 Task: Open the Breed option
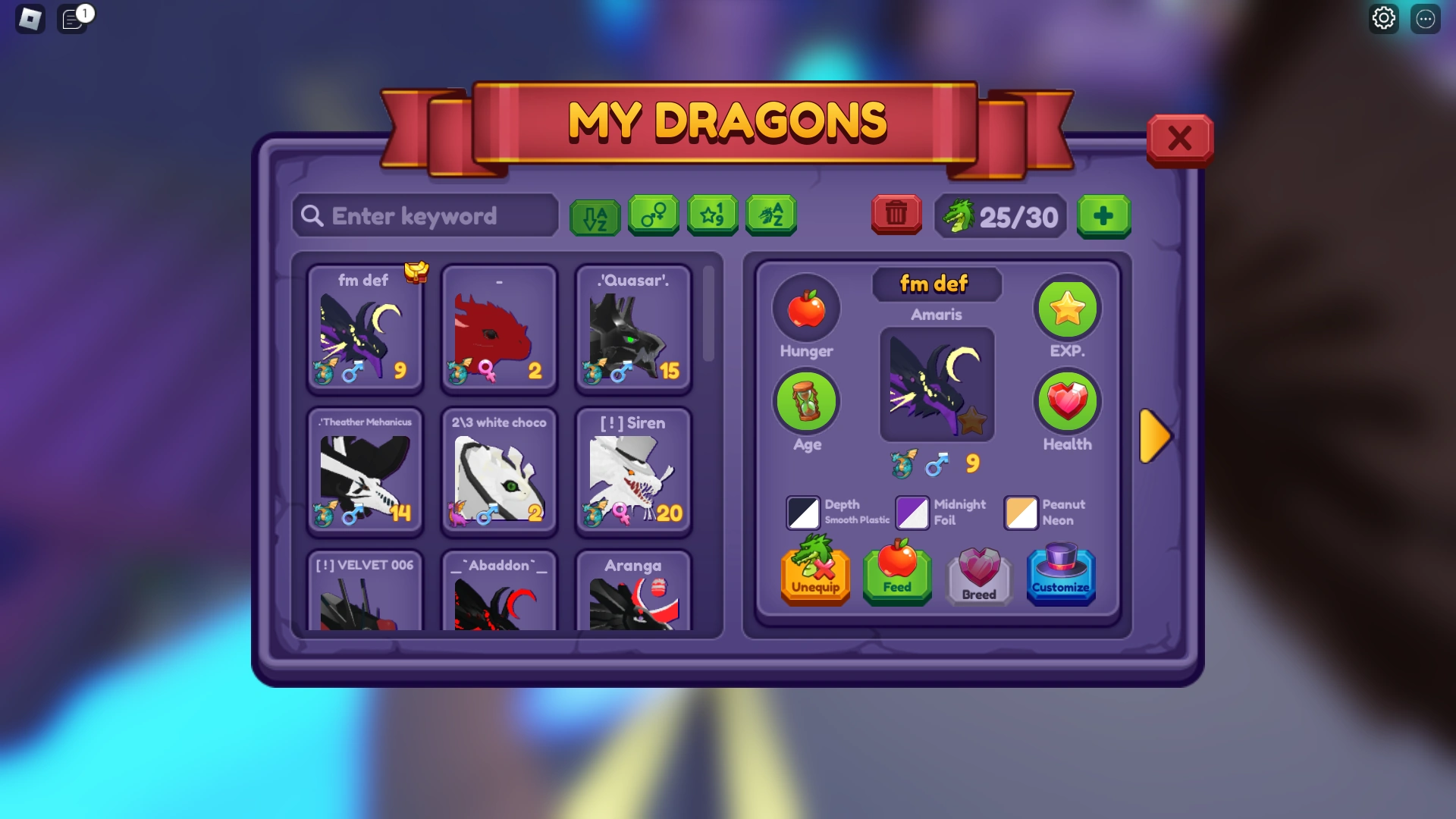coord(979,576)
